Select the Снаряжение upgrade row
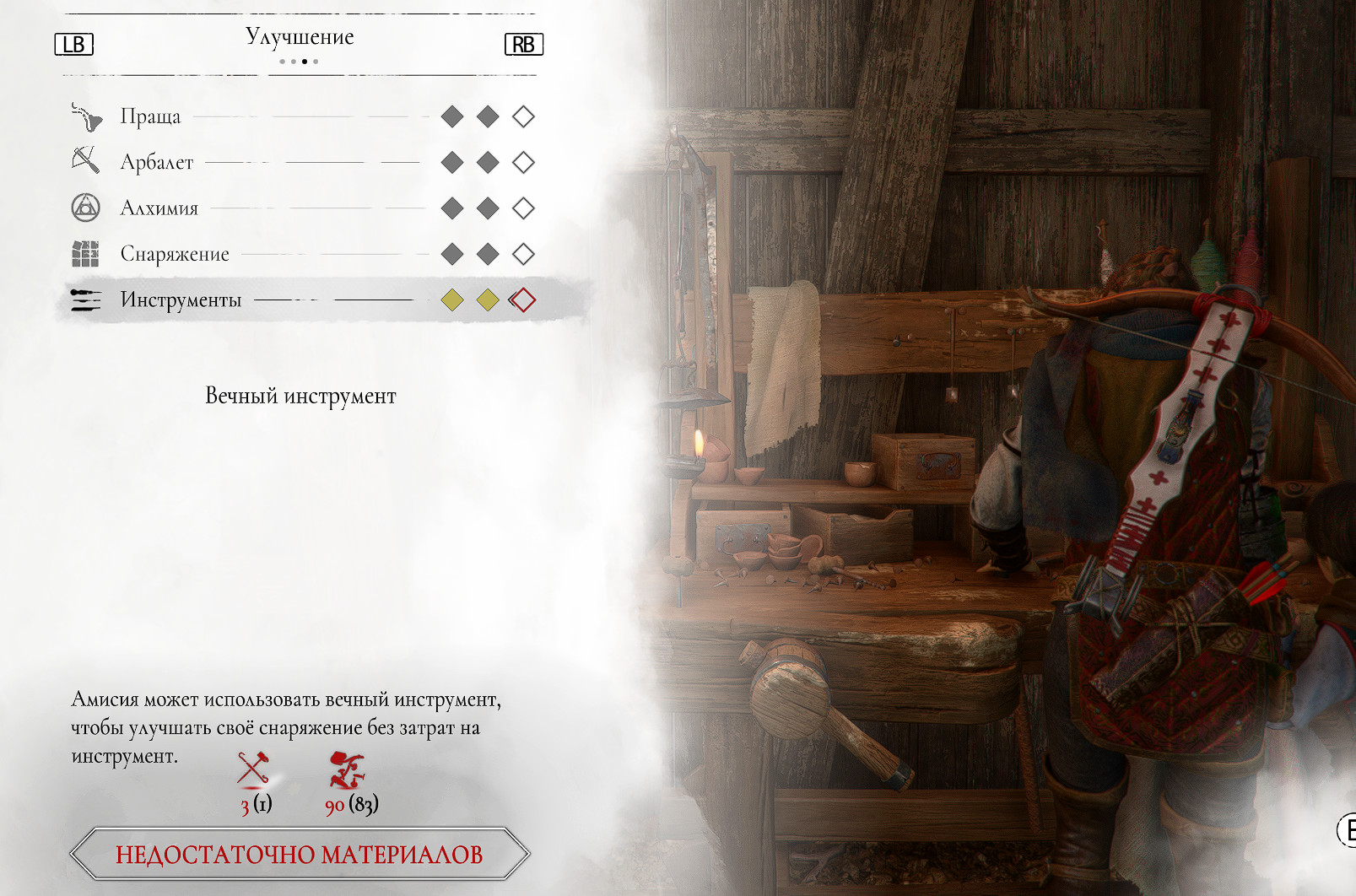Image resolution: width=1356 pixels, height=896 pixels. 175,254
